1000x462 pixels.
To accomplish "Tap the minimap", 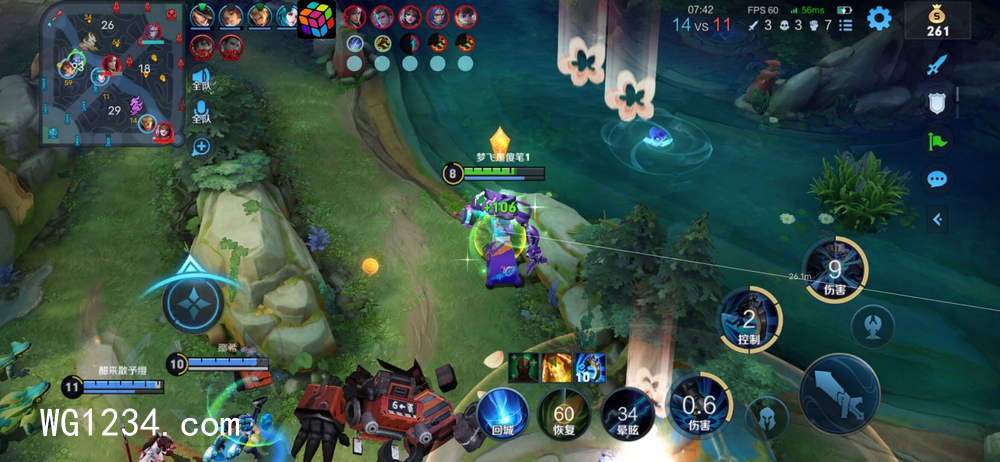I will click(x=111, y=73).
